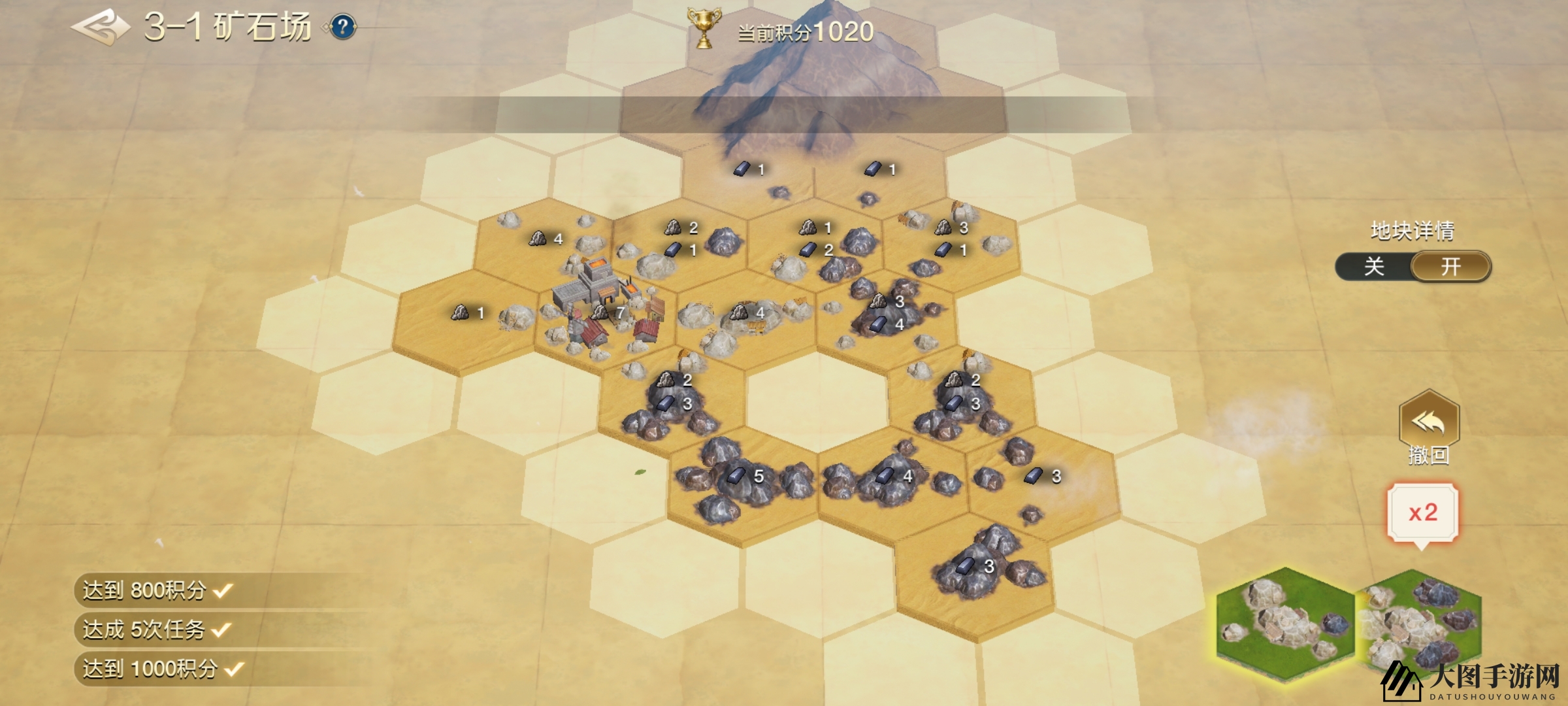Select the 达到 800积分 objective row
Screen dimensions: 1568x706
point(157,590)
